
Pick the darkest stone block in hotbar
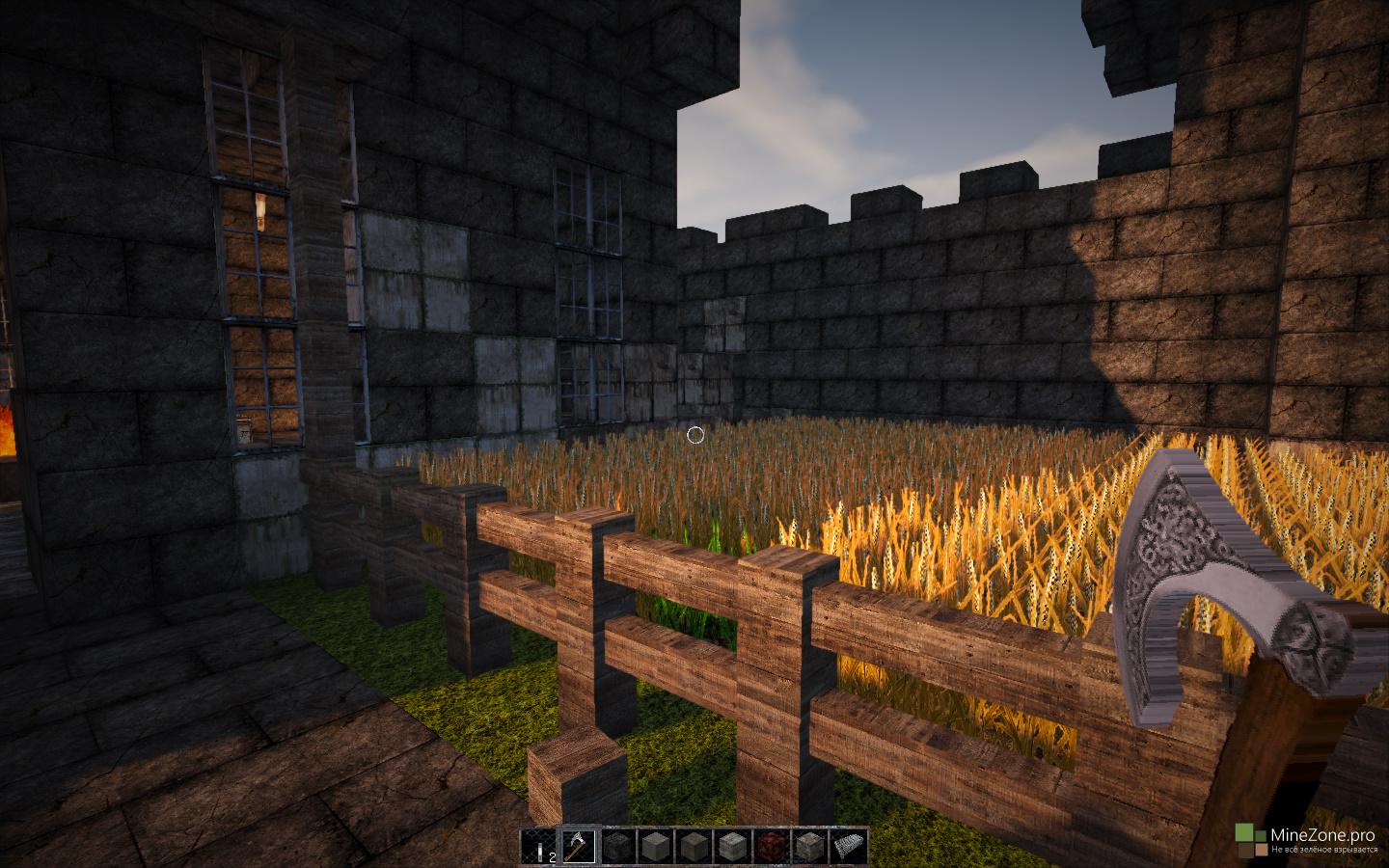tap(618, 846)
